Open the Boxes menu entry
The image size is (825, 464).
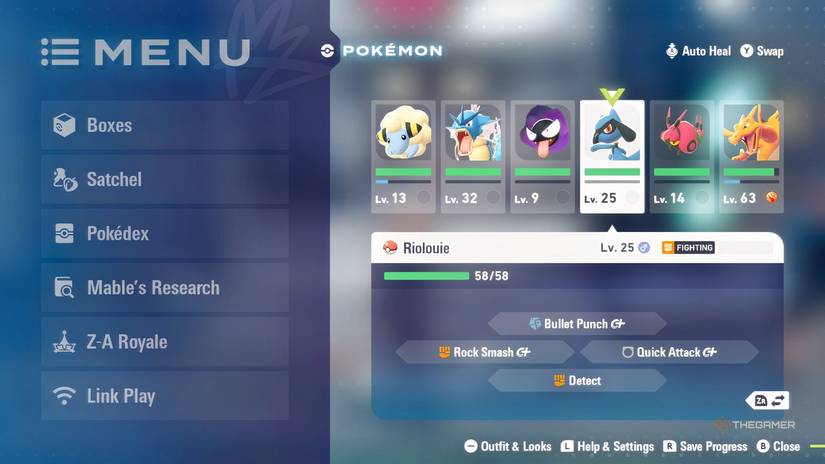pyautogui.click(x=165, y=126)
